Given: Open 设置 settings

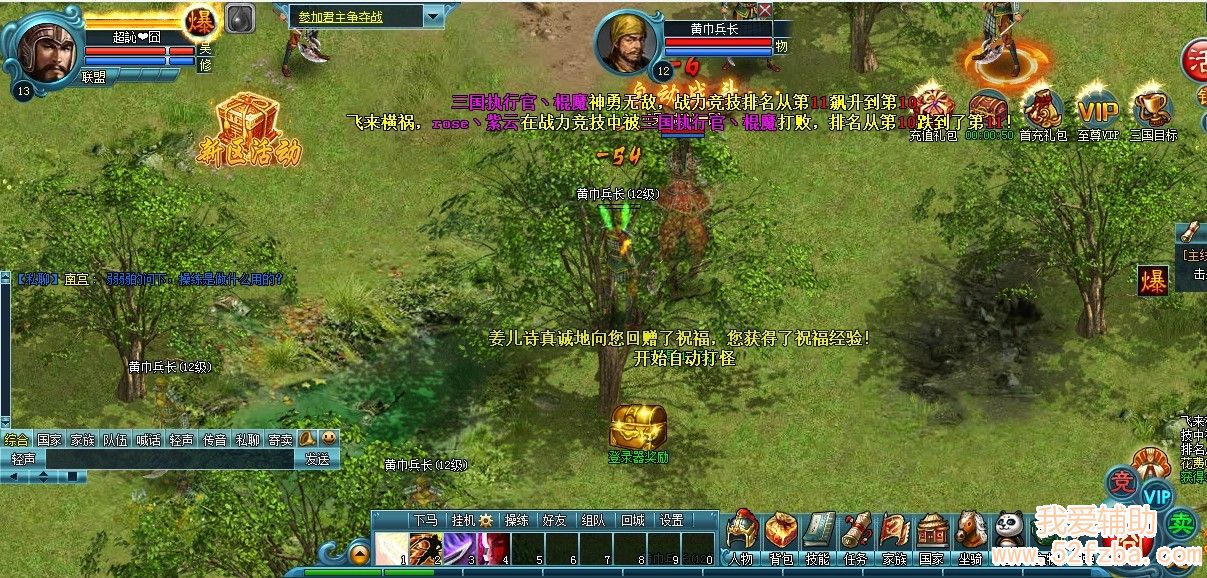Looking at the screenshot, I should point(671,520).
